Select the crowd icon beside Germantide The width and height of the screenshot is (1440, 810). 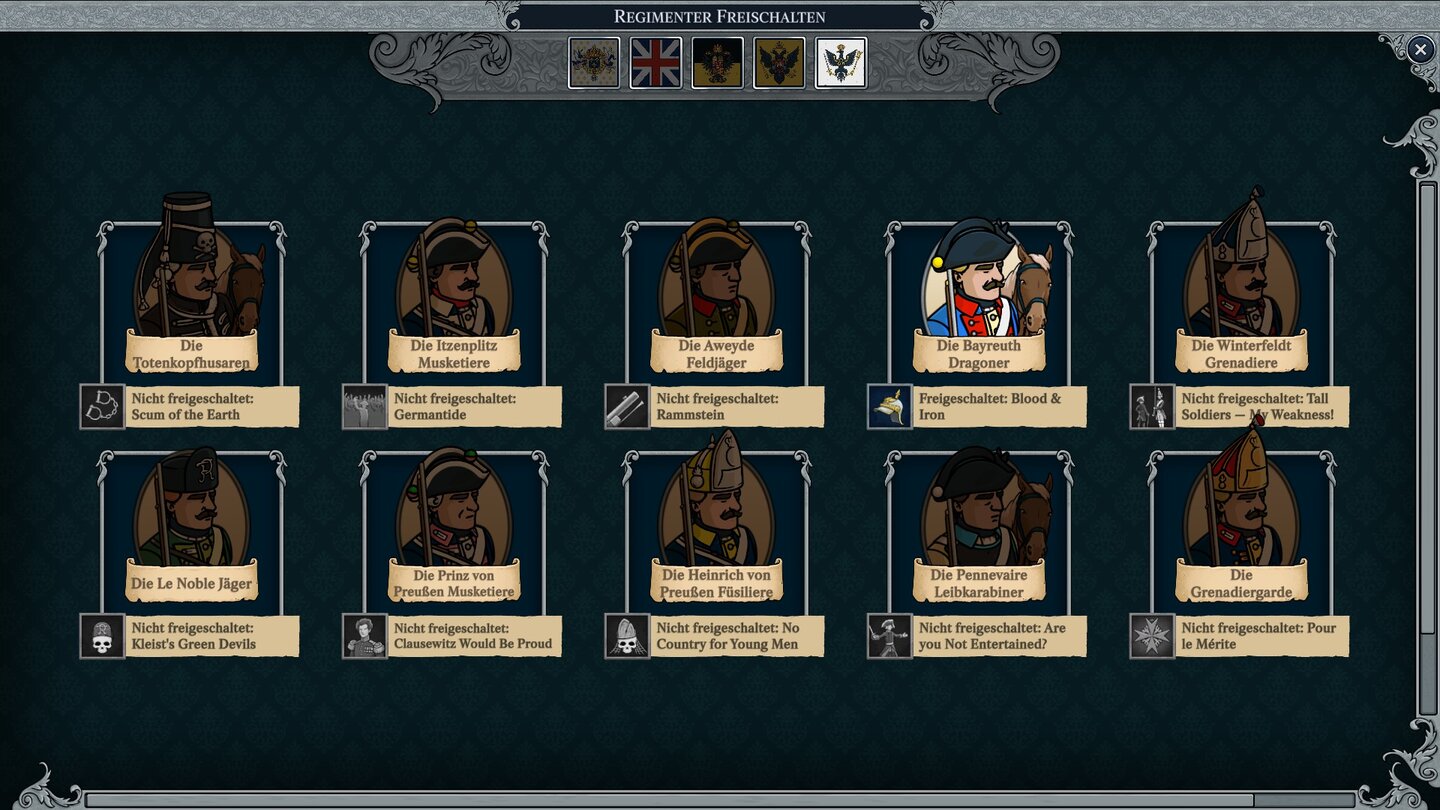[x=364, y=405]
